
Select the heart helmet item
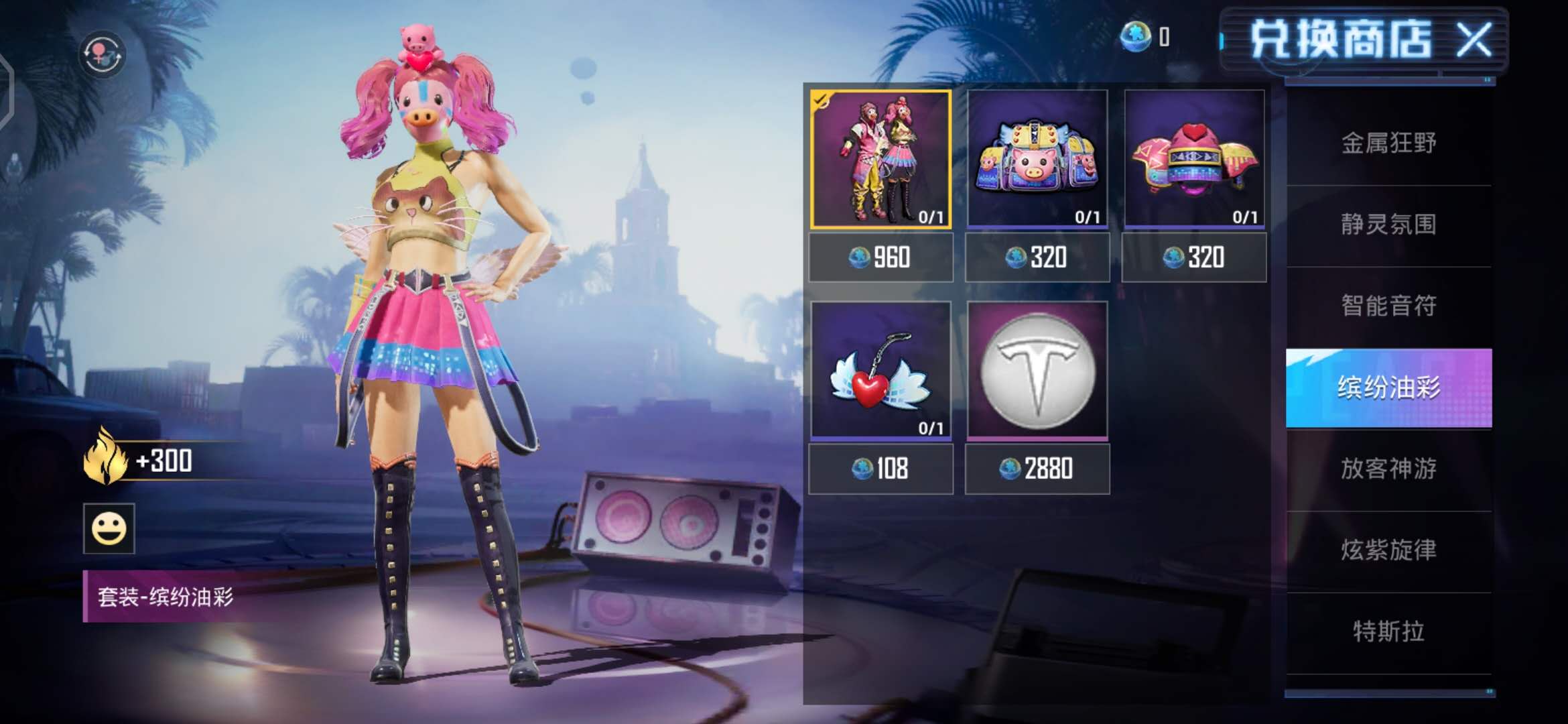[x=1194, y=160]
